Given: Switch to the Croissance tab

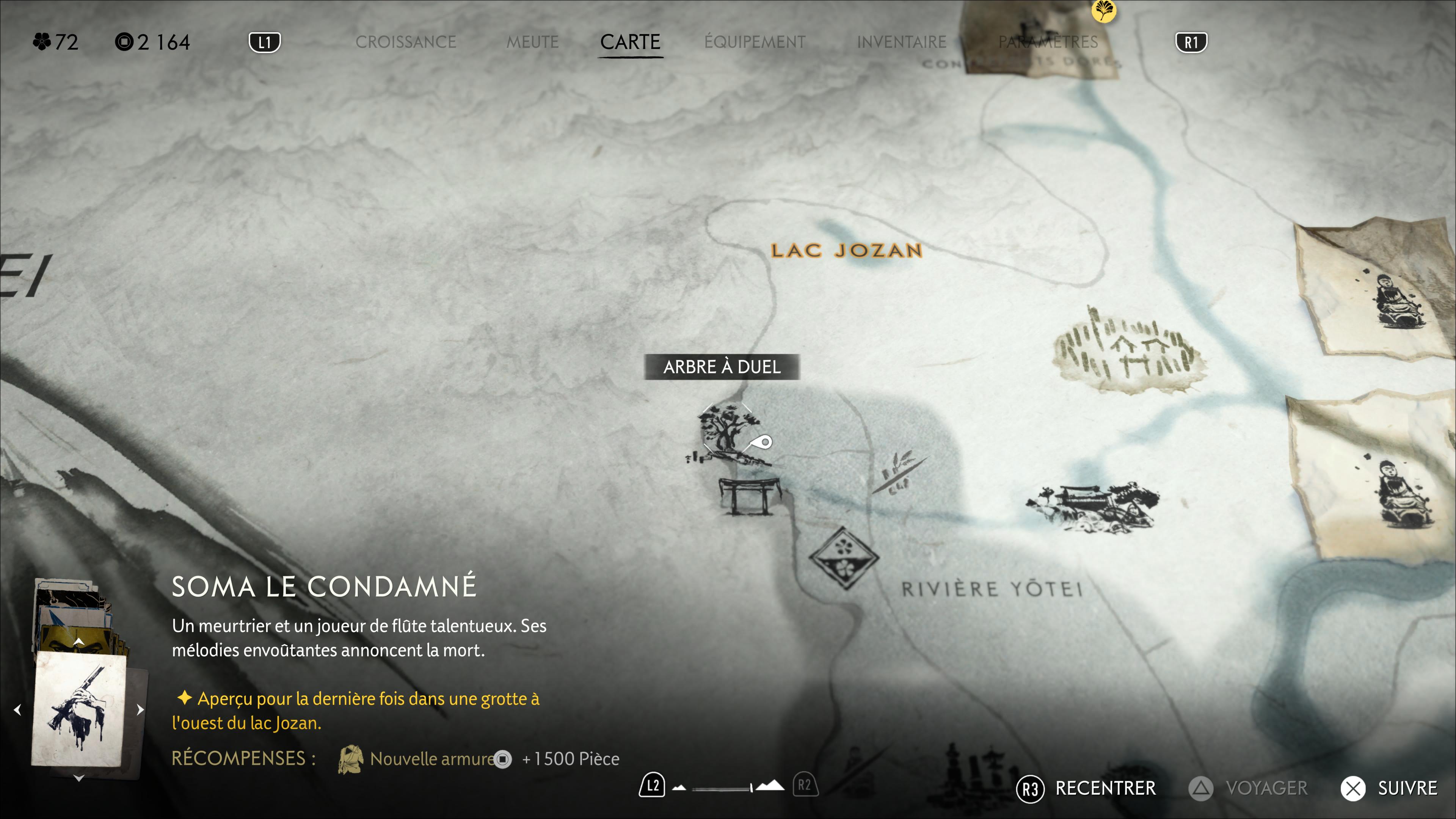Looking at the screenshot, I should click(405, 42).
